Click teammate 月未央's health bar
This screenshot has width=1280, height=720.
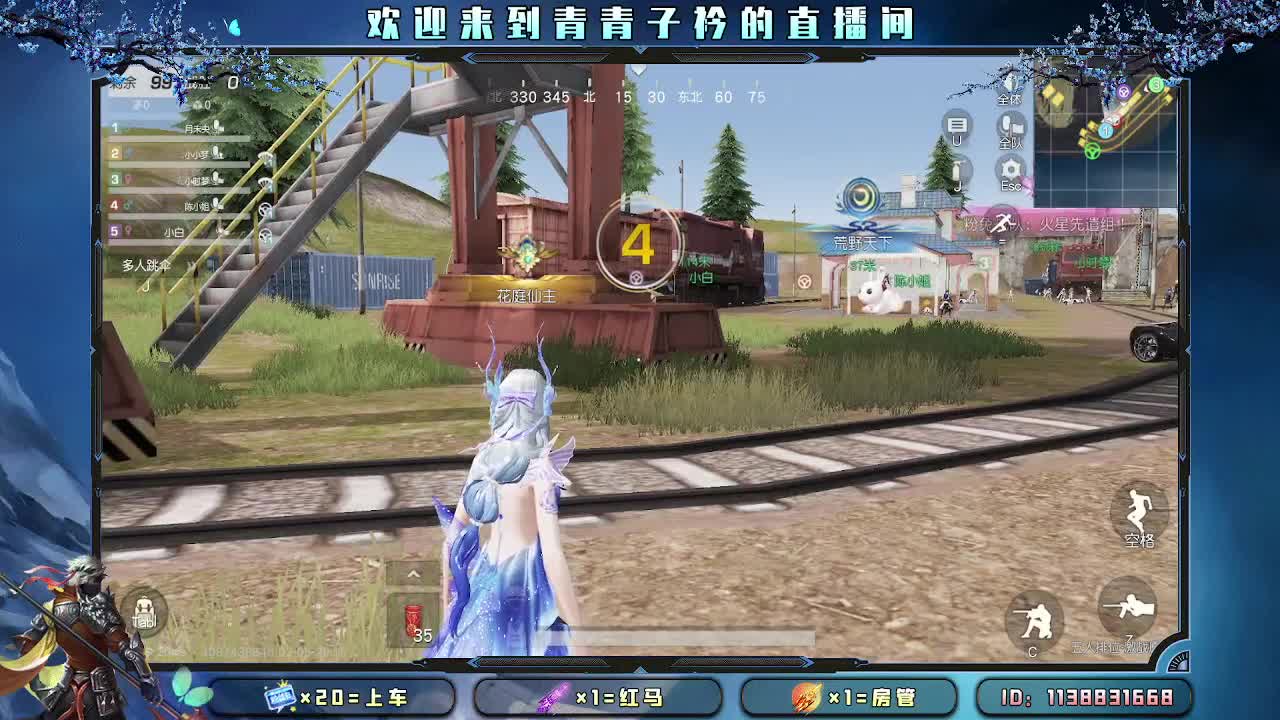(170, 139)
